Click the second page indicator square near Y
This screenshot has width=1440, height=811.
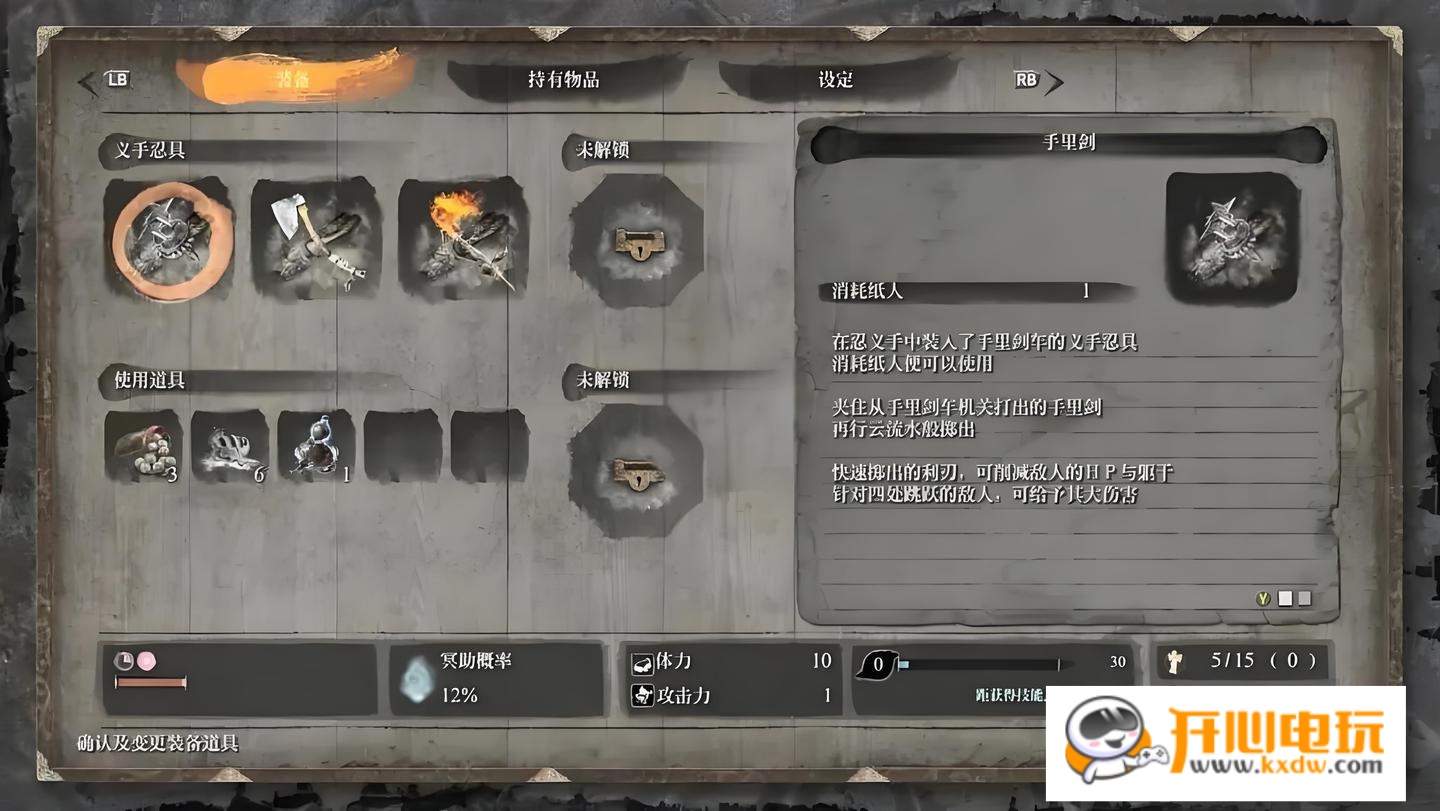(1306, 597)
